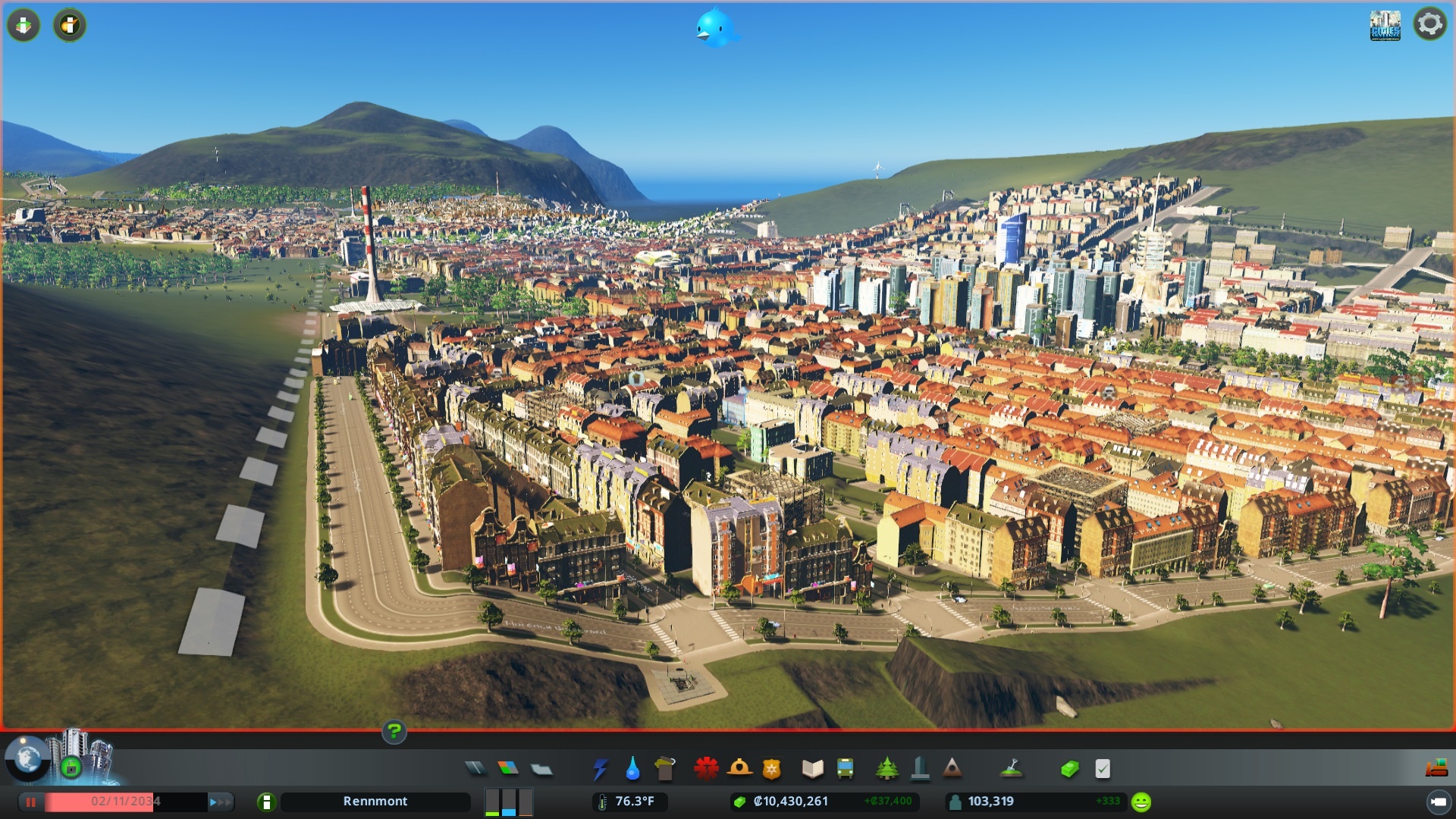This screenshot has height=819, width=1456.
Task: Choose the Healthcare red cross menu
Action: [x=706, y=769]
